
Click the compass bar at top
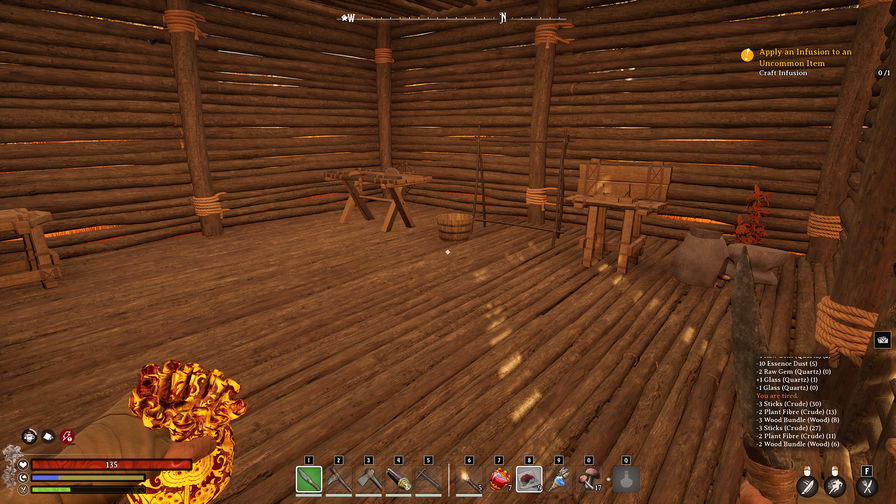tap(426, 18)
